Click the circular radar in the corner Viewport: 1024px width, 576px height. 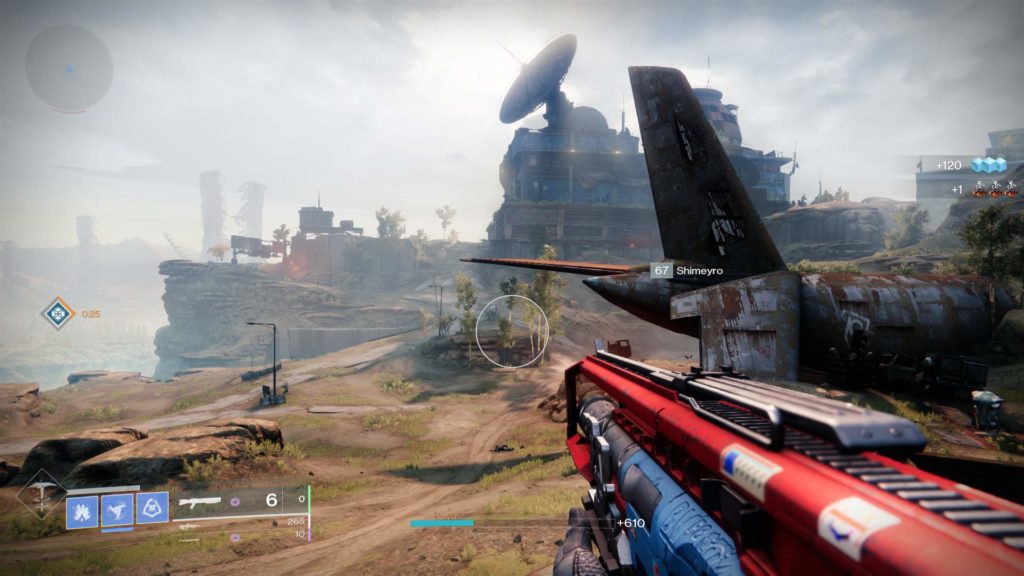pos(69,68)
